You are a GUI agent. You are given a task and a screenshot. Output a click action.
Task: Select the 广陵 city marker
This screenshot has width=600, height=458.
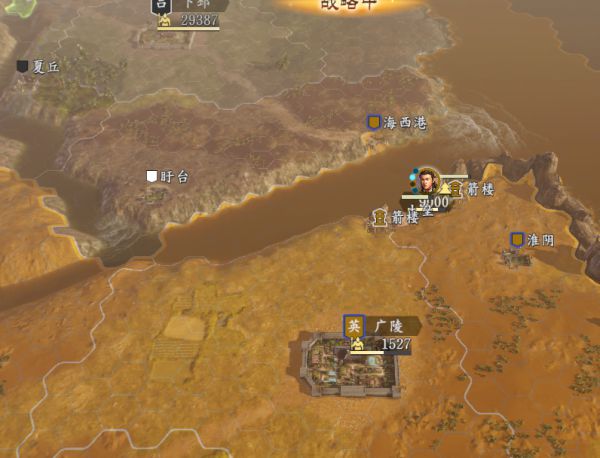(x=354, y=326)
